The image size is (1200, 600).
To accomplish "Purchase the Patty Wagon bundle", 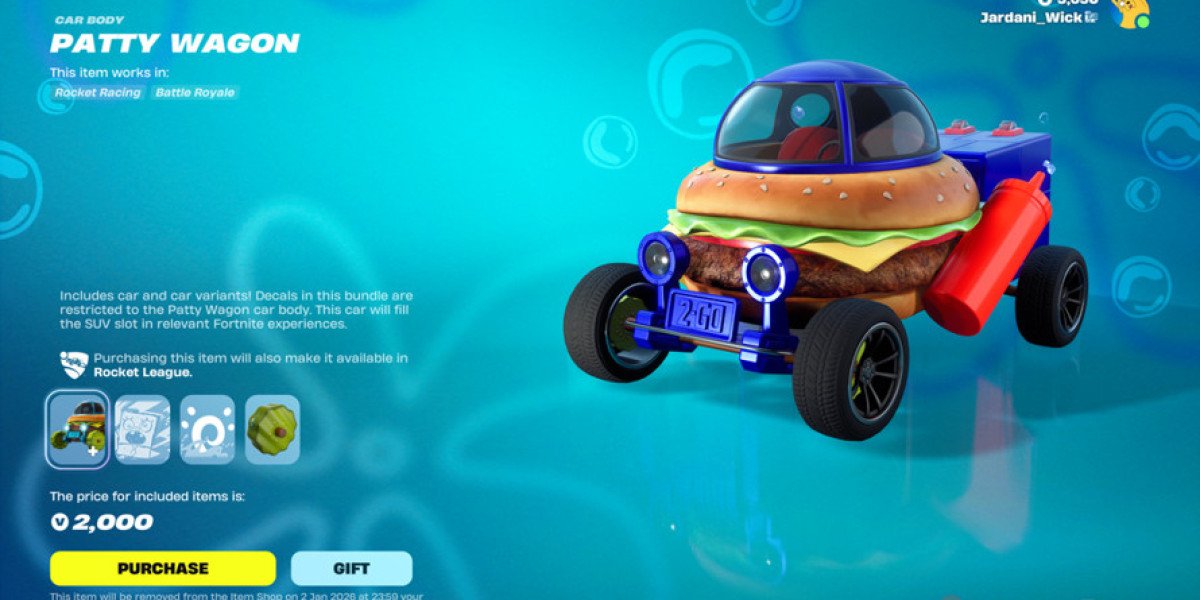I will coord(163,568).
